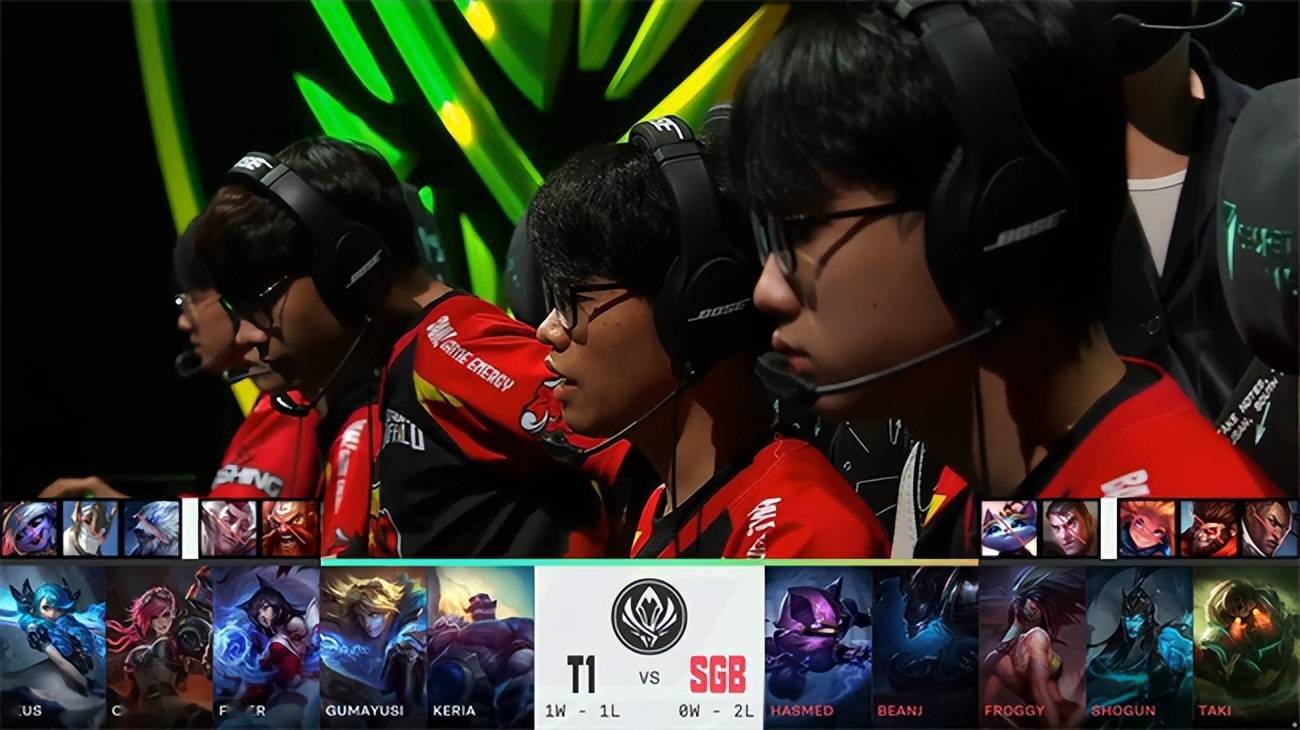Viewport: 1300px width, 730px height.
Task: Click the MSI emblem in the center panel
Action: point(649,615)
